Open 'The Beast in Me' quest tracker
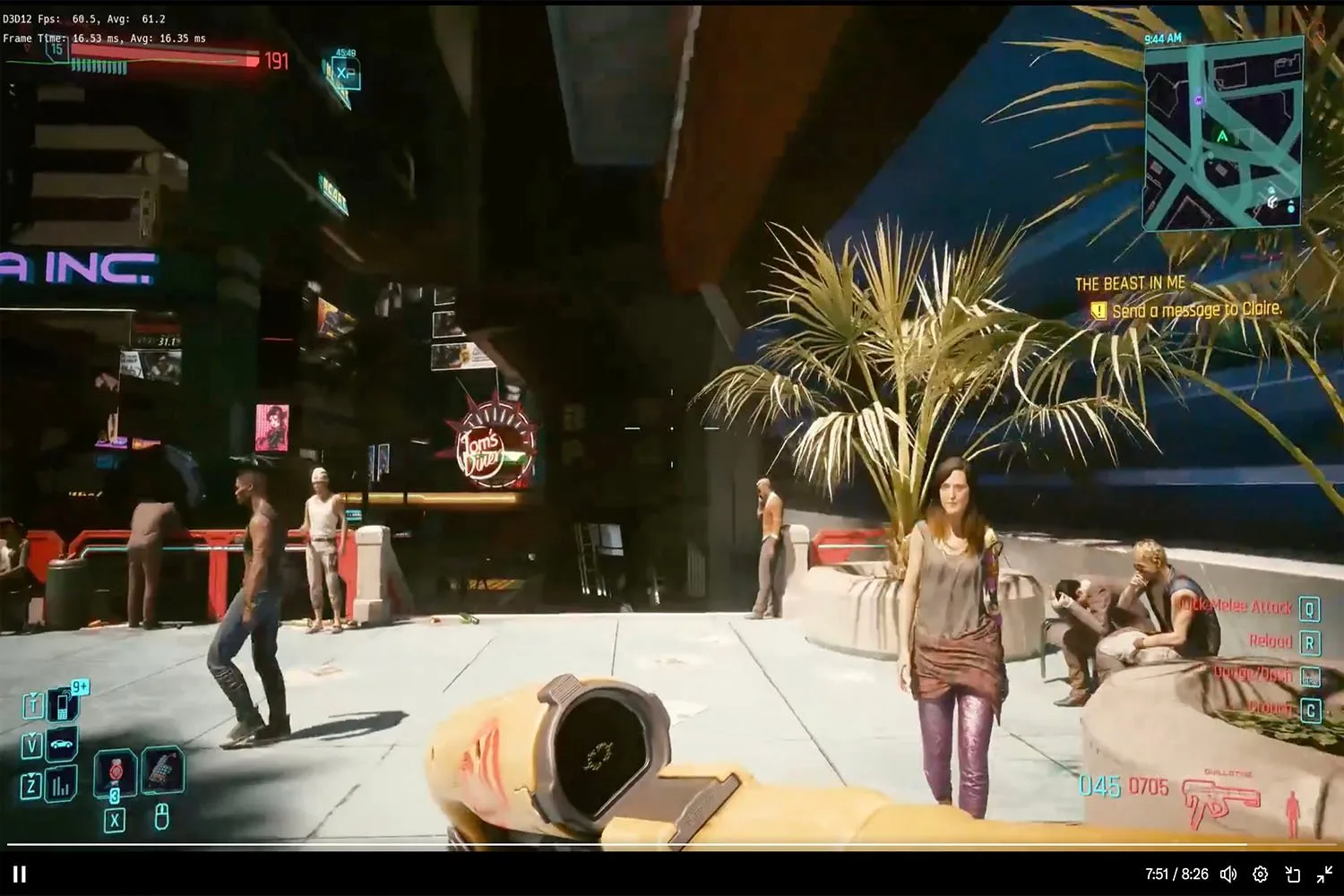Image resolution: width=1344 pixels, height=896 pixels. pos(1130,284)
